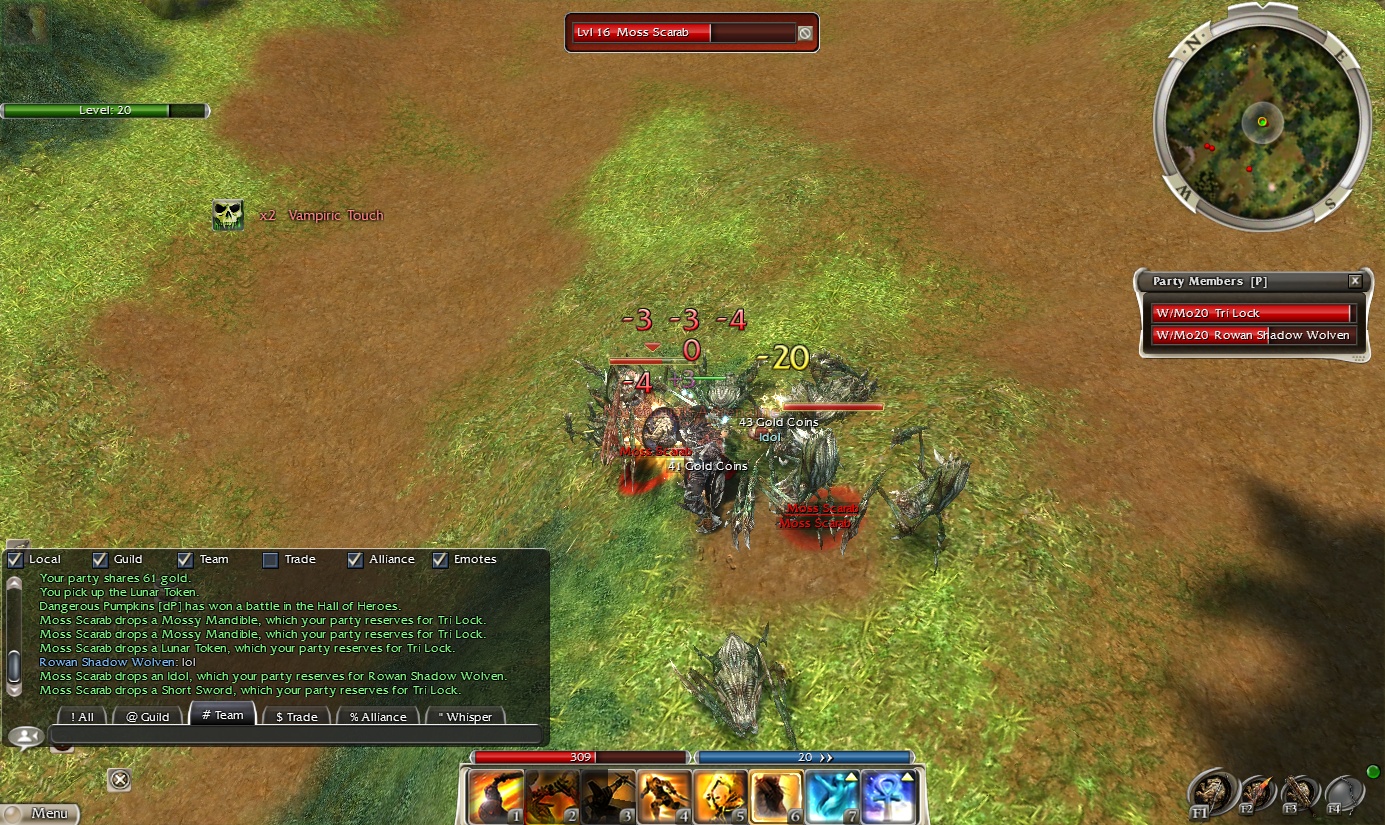Choose the Alliance chat tab
This screenshot has height=825, width=1385.
377,716
